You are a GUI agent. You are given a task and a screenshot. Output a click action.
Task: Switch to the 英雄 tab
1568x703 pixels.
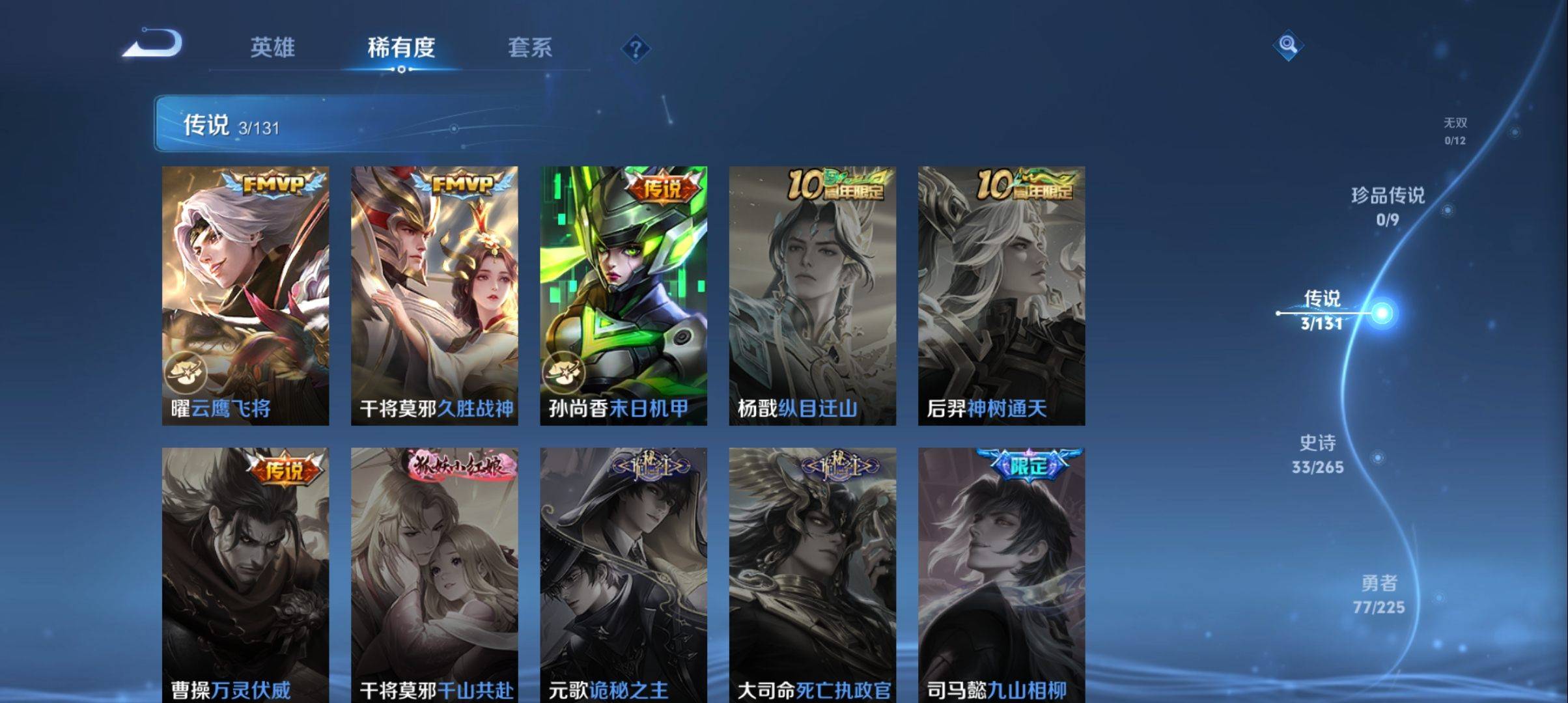[273, 48]
